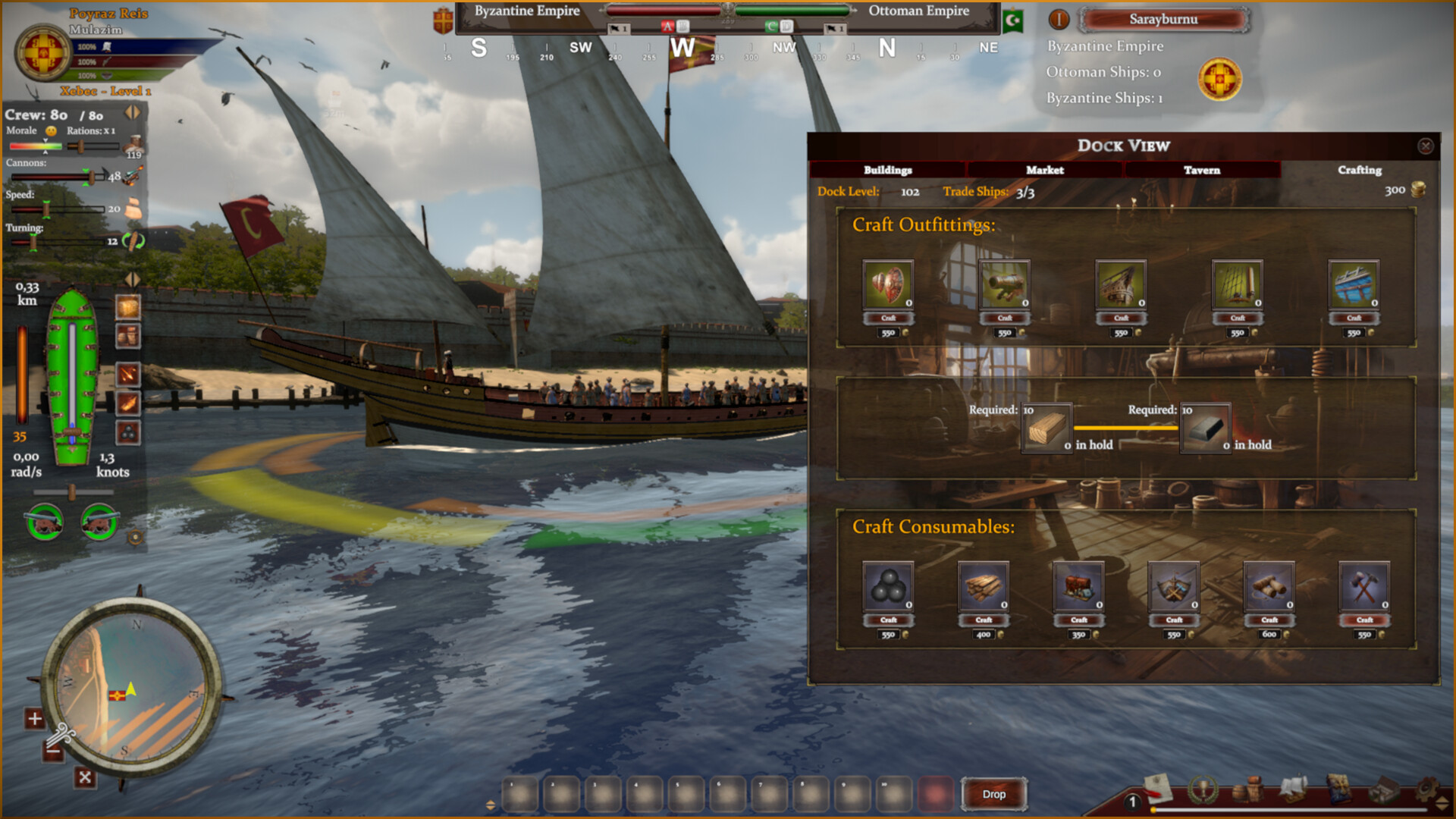The height and width of the screenshot is (819, 1456).
Task: Toggle the left port-side cannon firing indicator
Action: pyautogui.click(x=44, y=523)
